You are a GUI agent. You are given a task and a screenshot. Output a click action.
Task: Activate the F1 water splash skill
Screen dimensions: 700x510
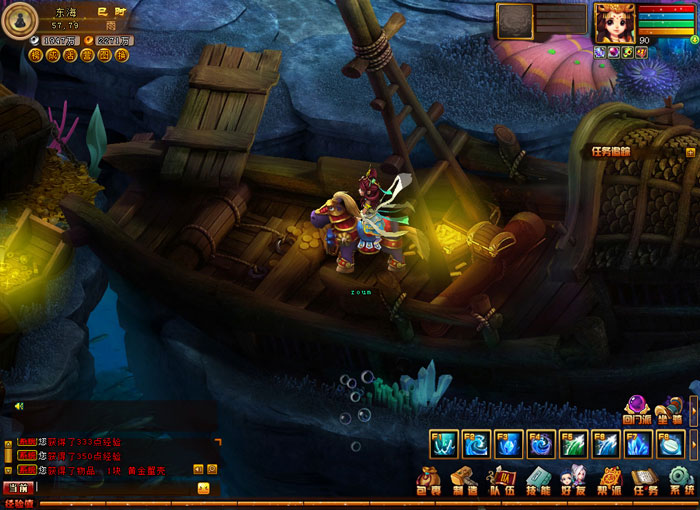443,443
